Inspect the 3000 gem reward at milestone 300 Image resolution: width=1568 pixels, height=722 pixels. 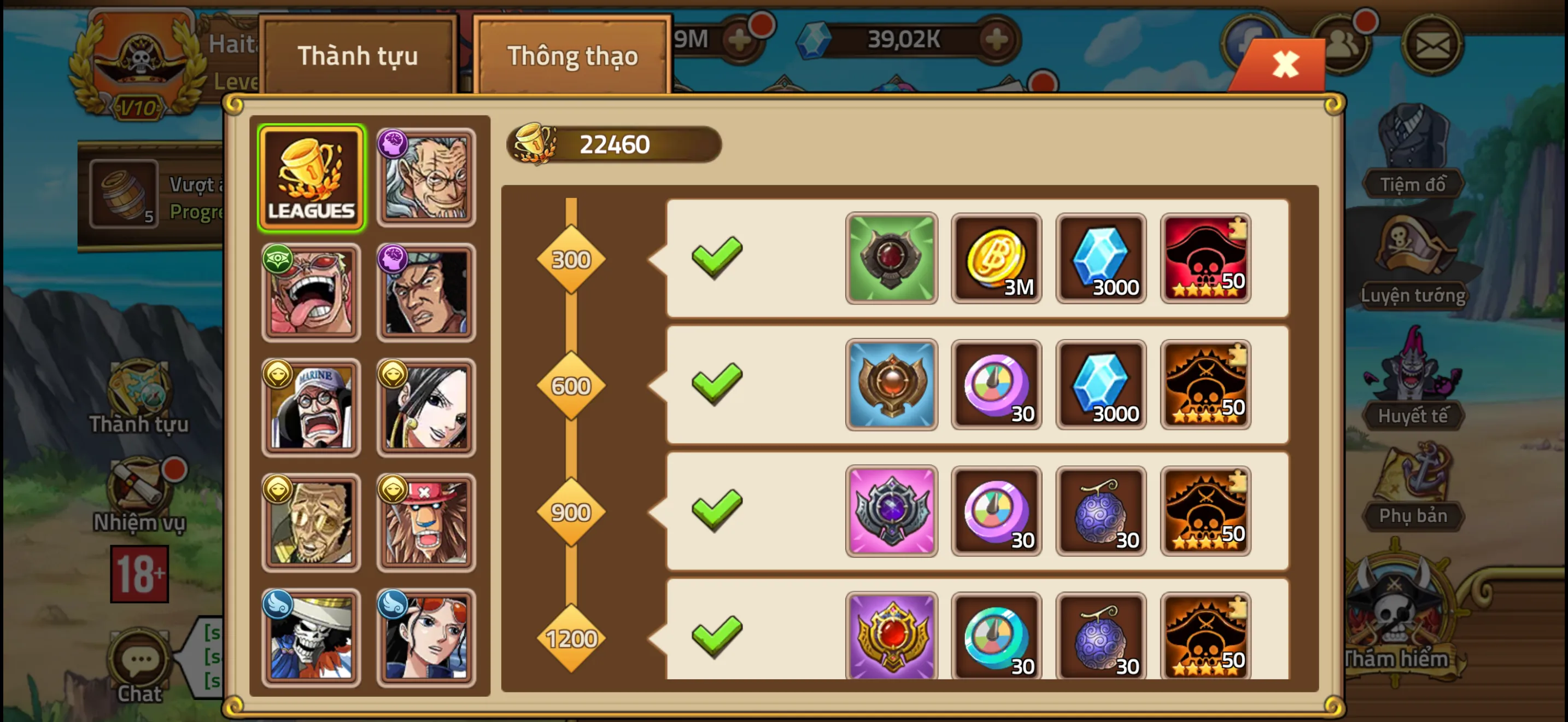point(1101,258)
